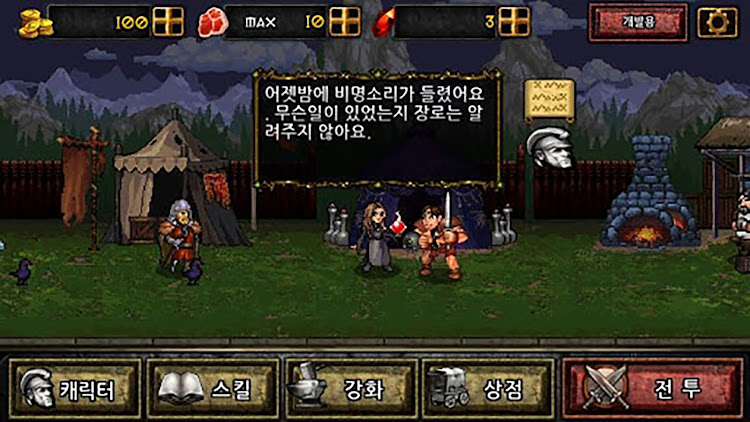Open the 강화 upgrade menu

click(x=349, y=389)
